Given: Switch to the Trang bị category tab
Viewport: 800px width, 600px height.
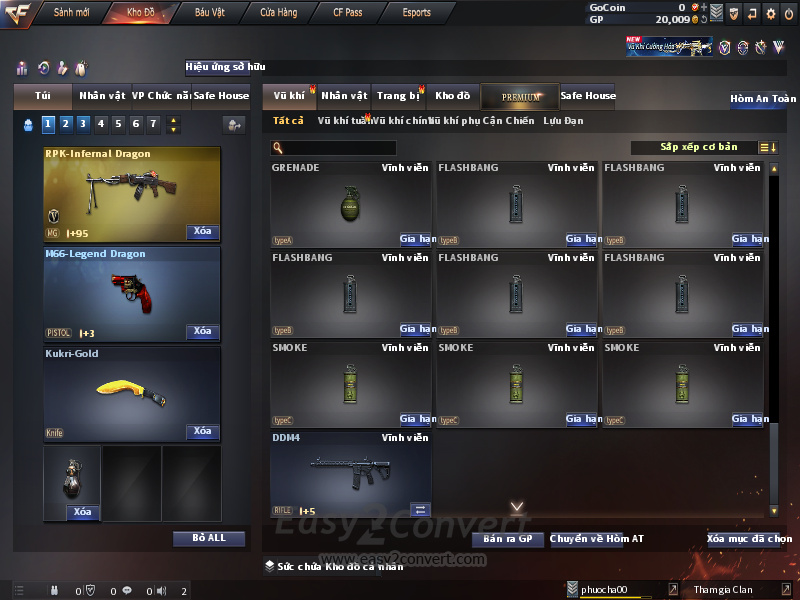Looking at the screenshot, I should (x=399, y=96).
